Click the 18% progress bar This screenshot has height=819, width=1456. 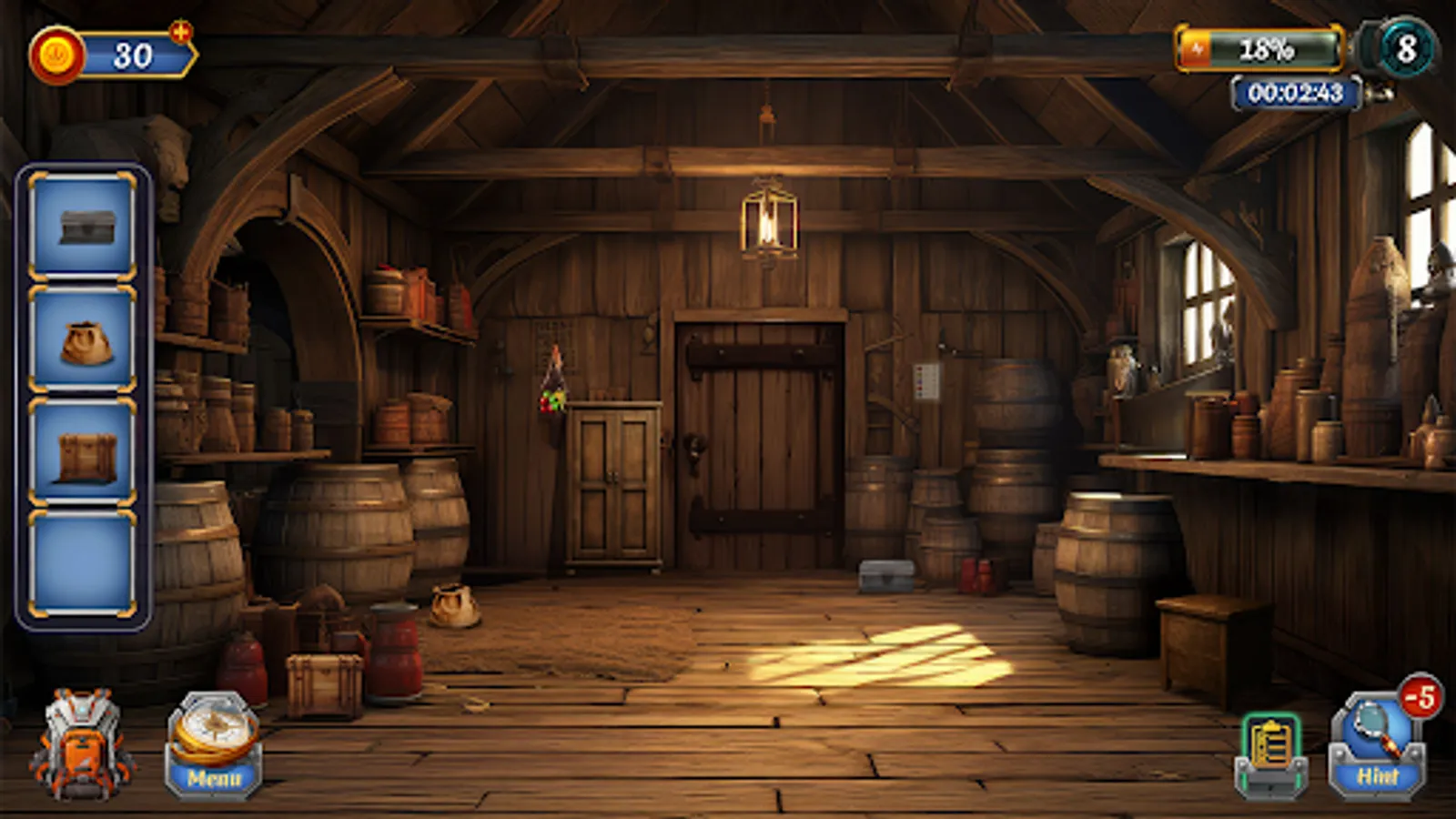(x=1268, y=48)
